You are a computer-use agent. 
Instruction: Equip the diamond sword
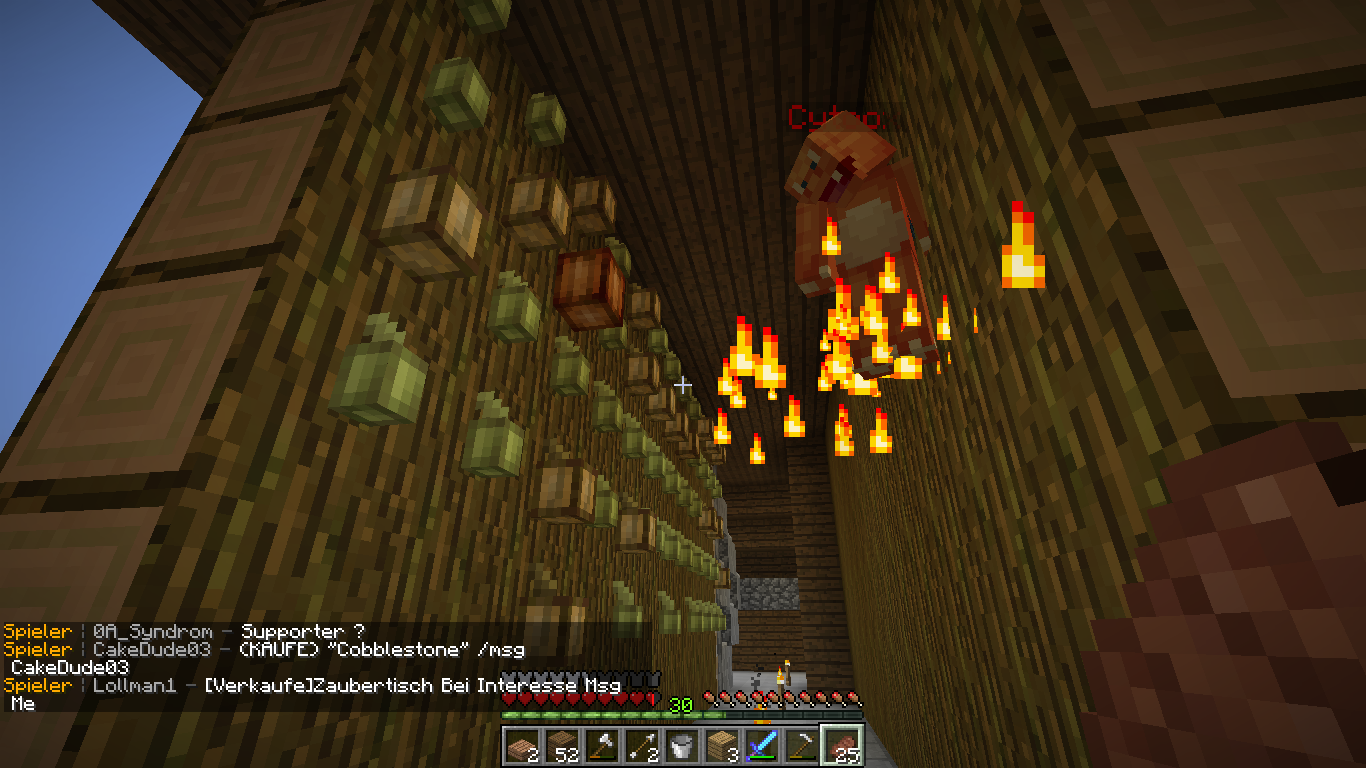pos(761,745)
